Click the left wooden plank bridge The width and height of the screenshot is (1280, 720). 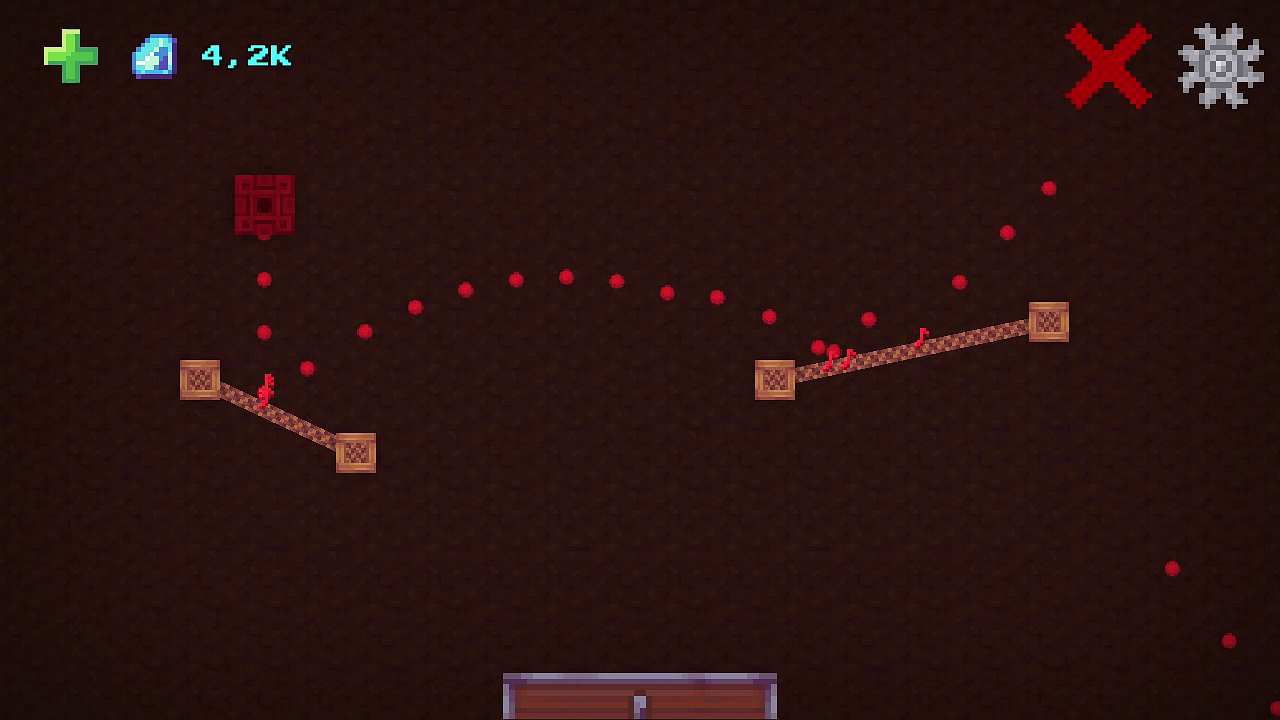280,416
